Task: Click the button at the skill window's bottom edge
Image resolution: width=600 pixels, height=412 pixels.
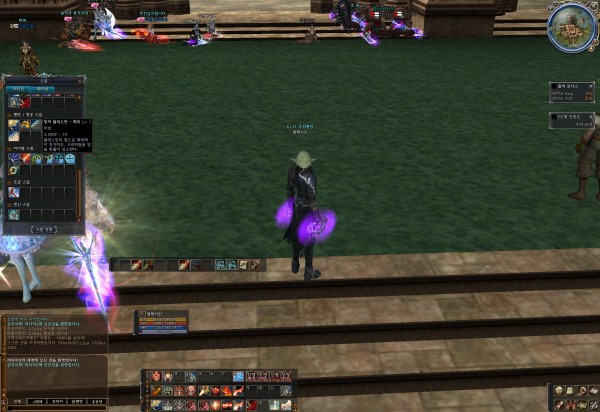Action: point(43,228)
